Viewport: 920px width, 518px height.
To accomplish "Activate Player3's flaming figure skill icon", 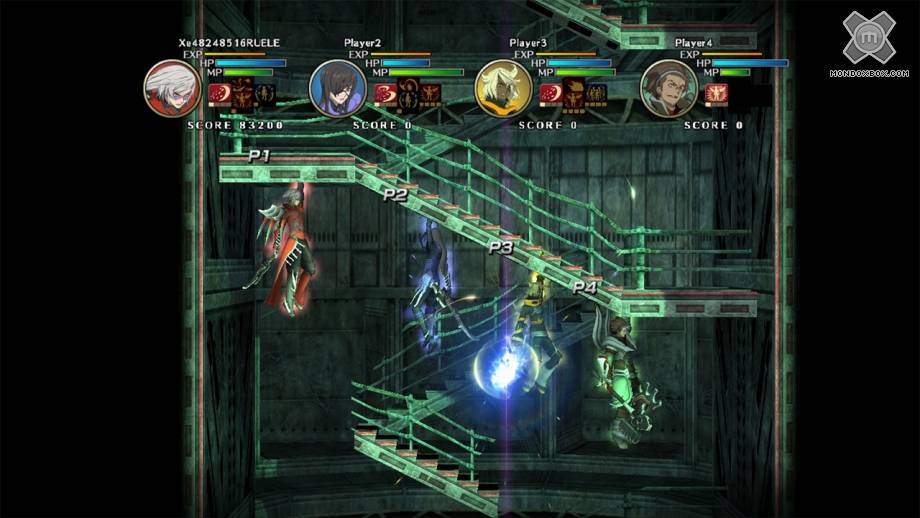I will tap(574, 96).
